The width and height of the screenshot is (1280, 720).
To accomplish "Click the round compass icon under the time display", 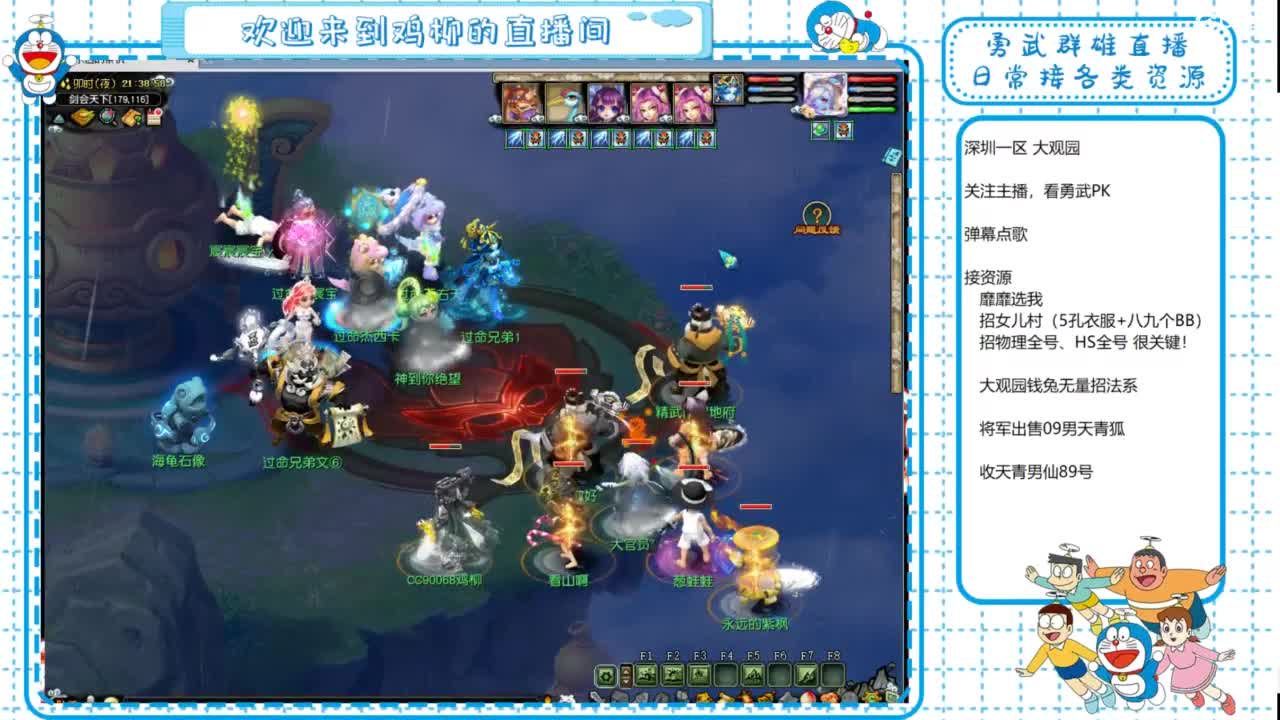I will click(107, 117).
